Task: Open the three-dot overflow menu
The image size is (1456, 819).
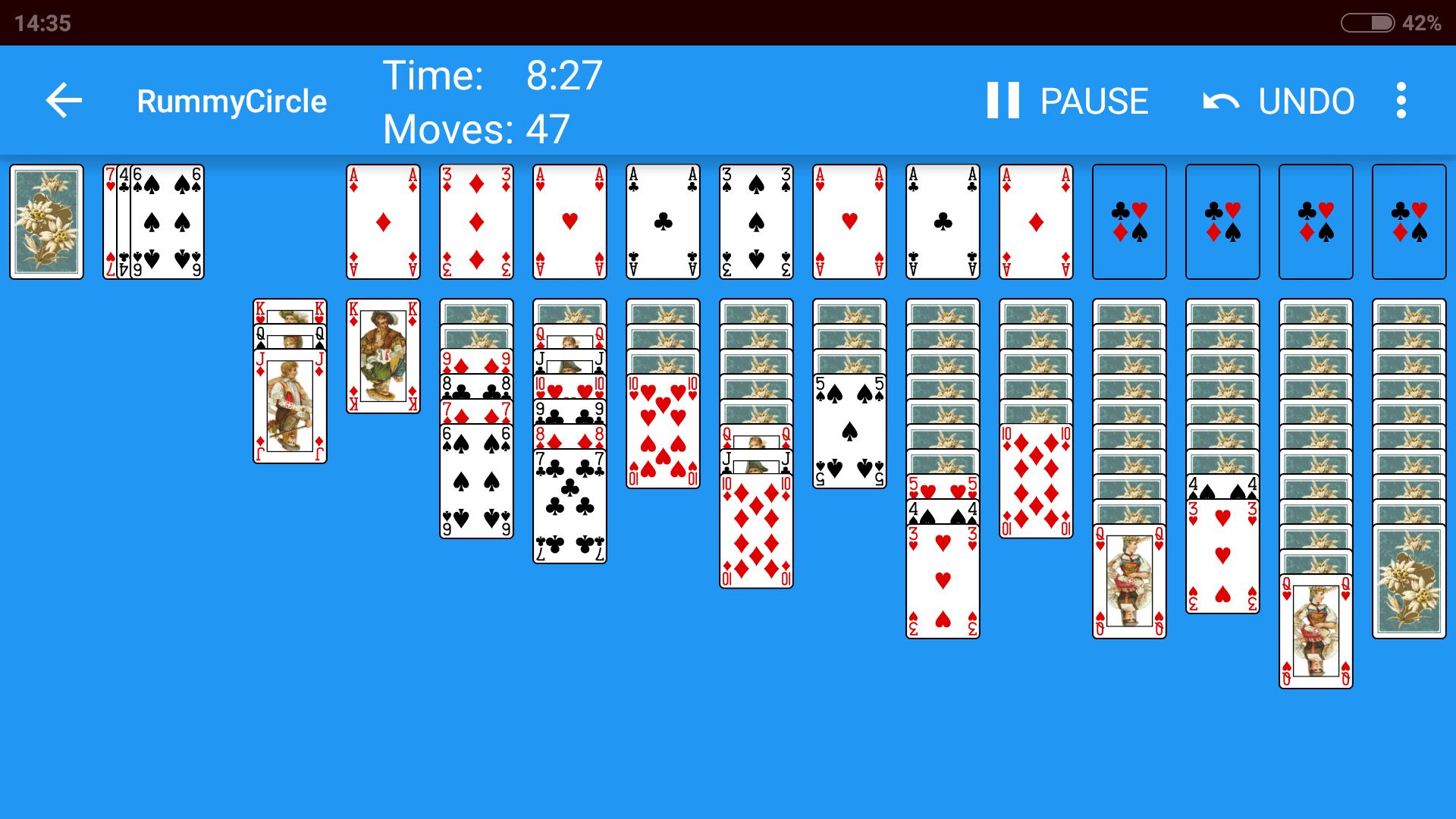Action: coord(1401,101)
